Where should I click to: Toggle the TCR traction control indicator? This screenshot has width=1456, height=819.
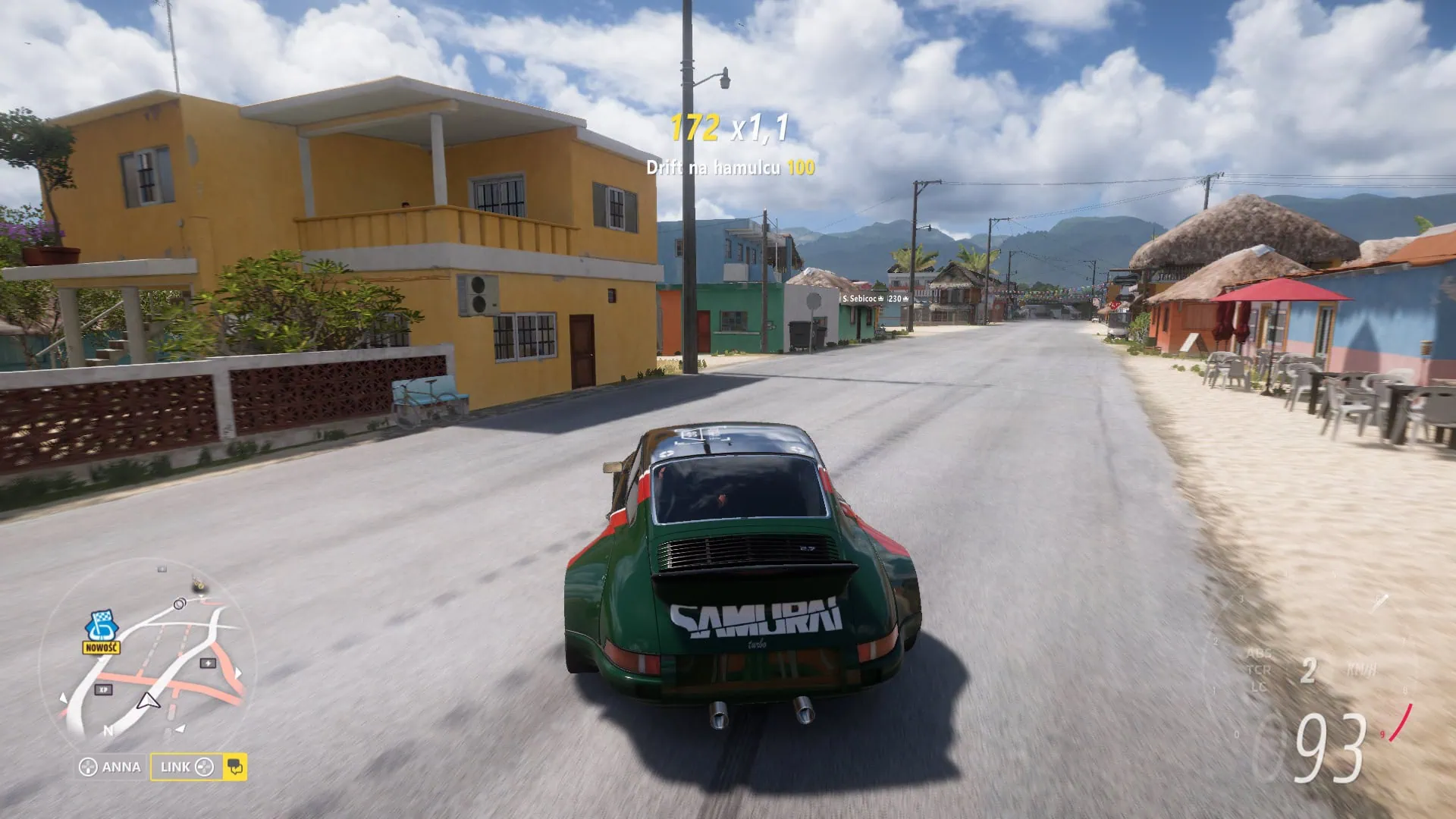(x=1259, y=670)
